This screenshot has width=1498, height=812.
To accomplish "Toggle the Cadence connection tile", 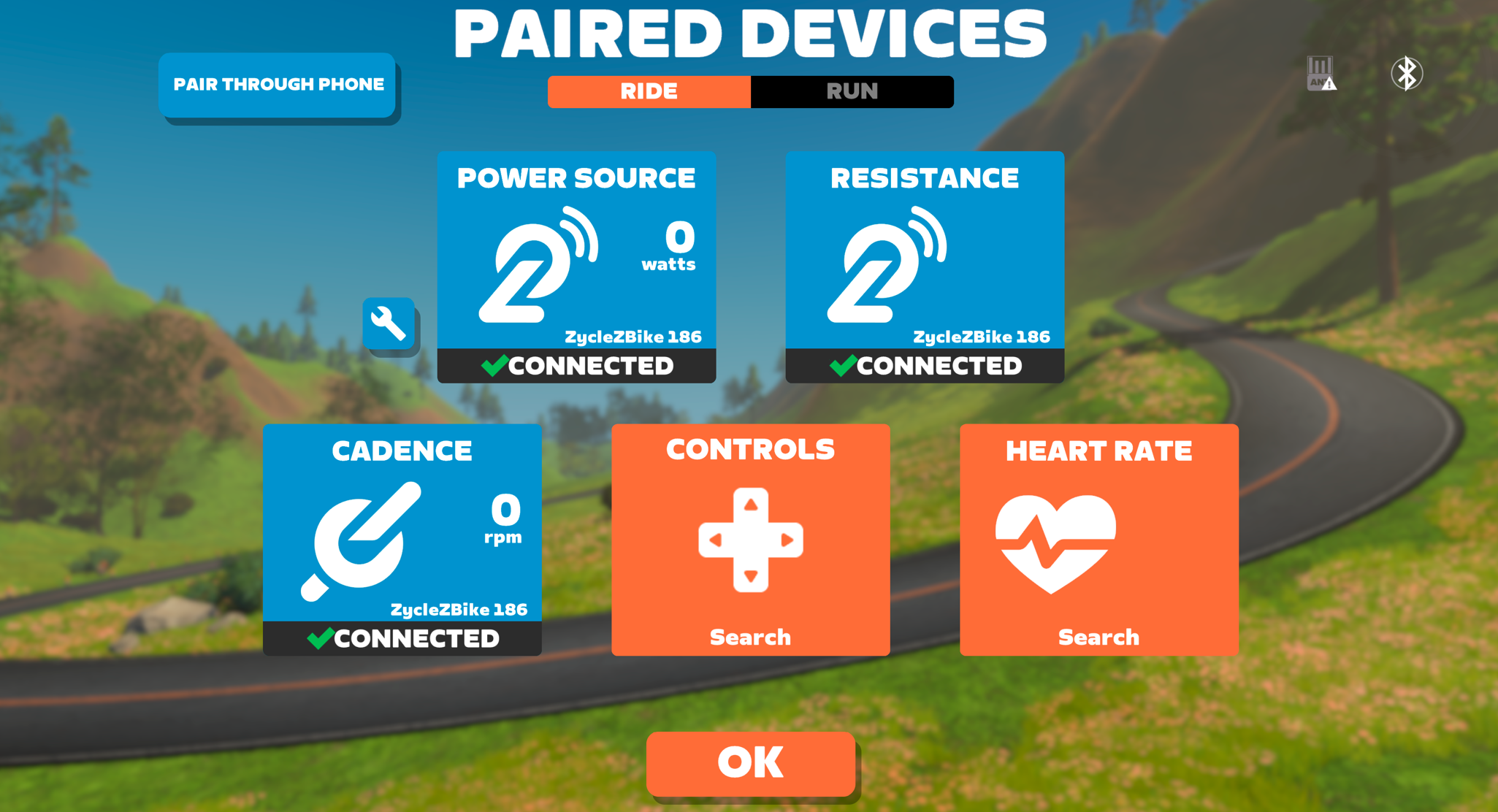I will click(402, 539).
